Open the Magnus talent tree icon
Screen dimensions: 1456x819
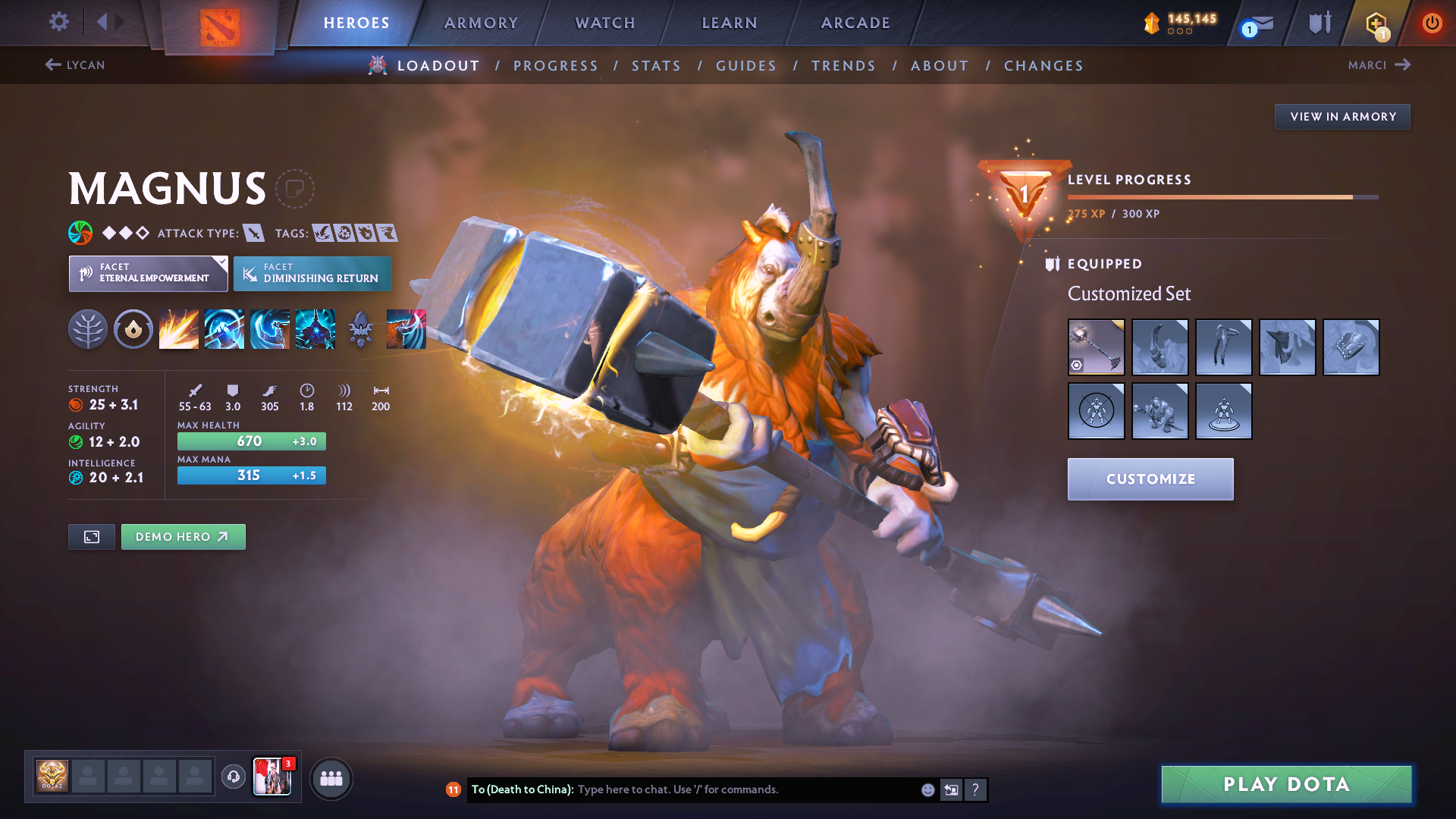88,328
